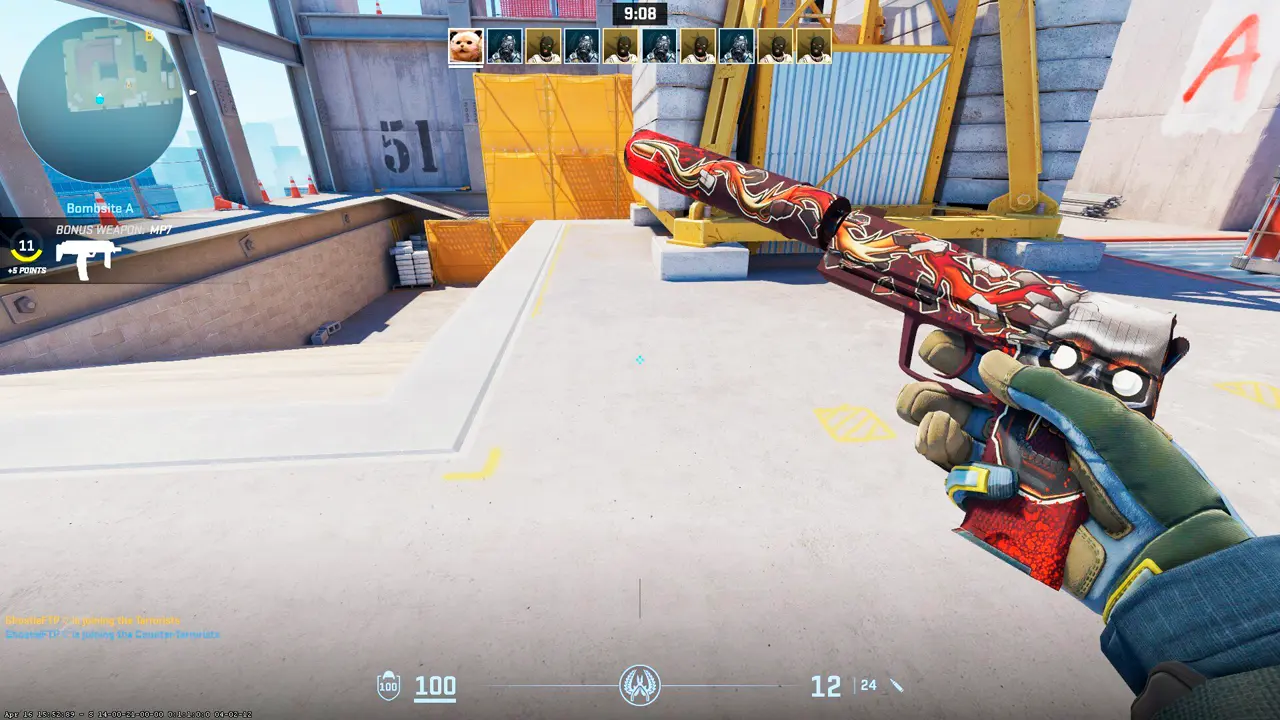This screenshot has height=720, width=1280.
Task: Select the MP7 bonus weapon icon
Action: coord(87,259)
